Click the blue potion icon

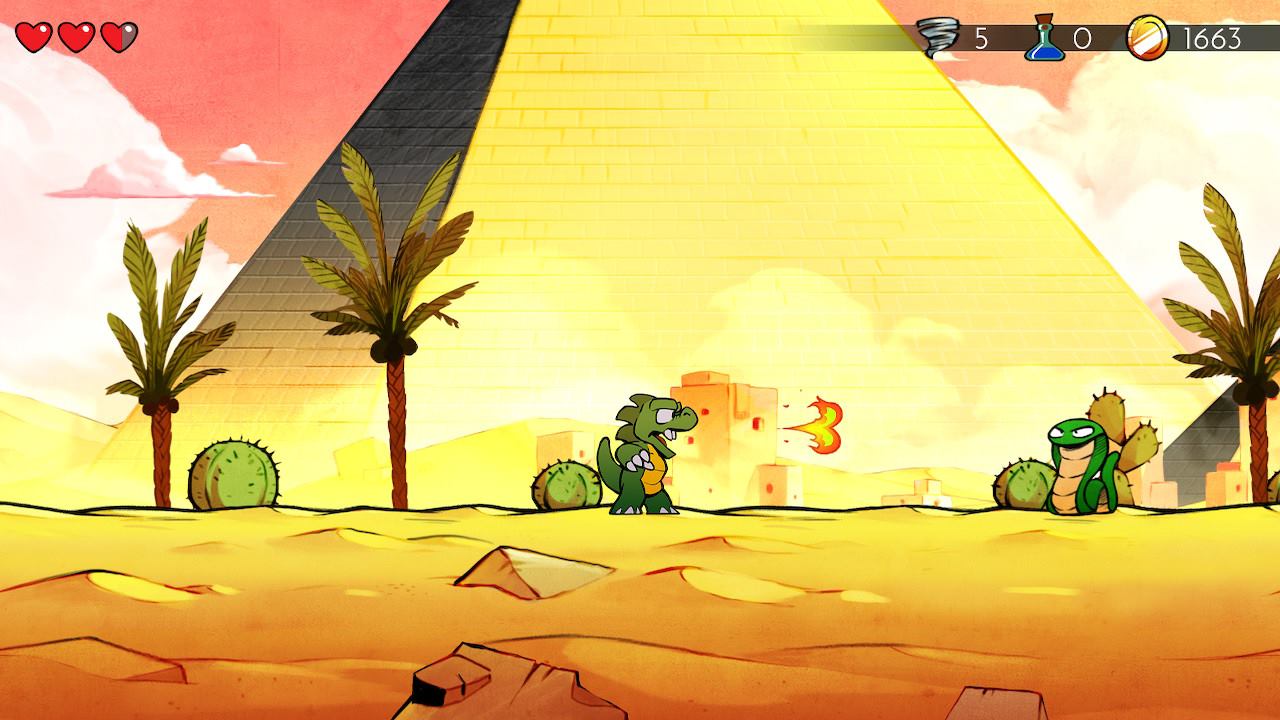coord(1041,40)
